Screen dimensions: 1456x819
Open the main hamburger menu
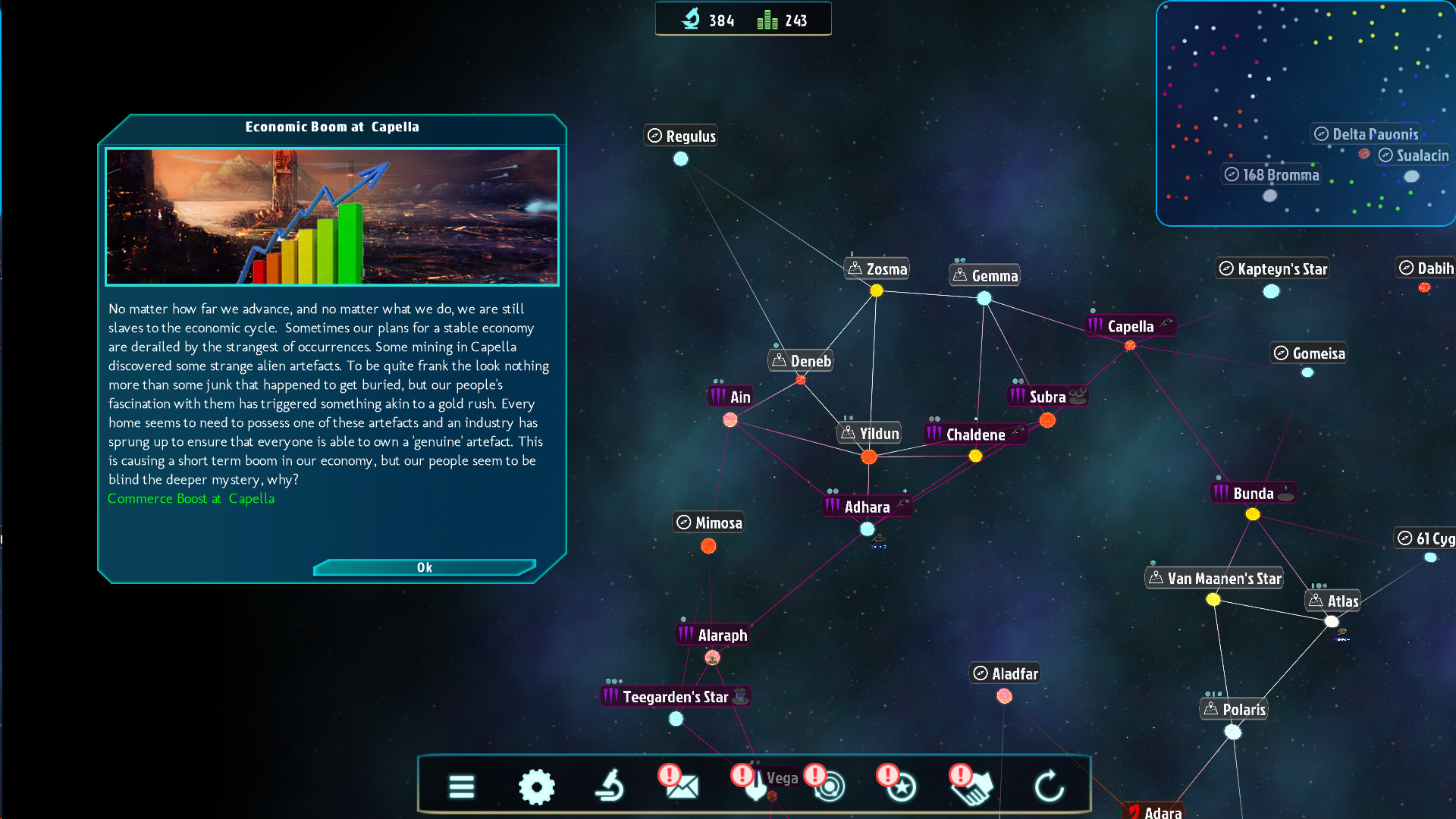(461, 787)
